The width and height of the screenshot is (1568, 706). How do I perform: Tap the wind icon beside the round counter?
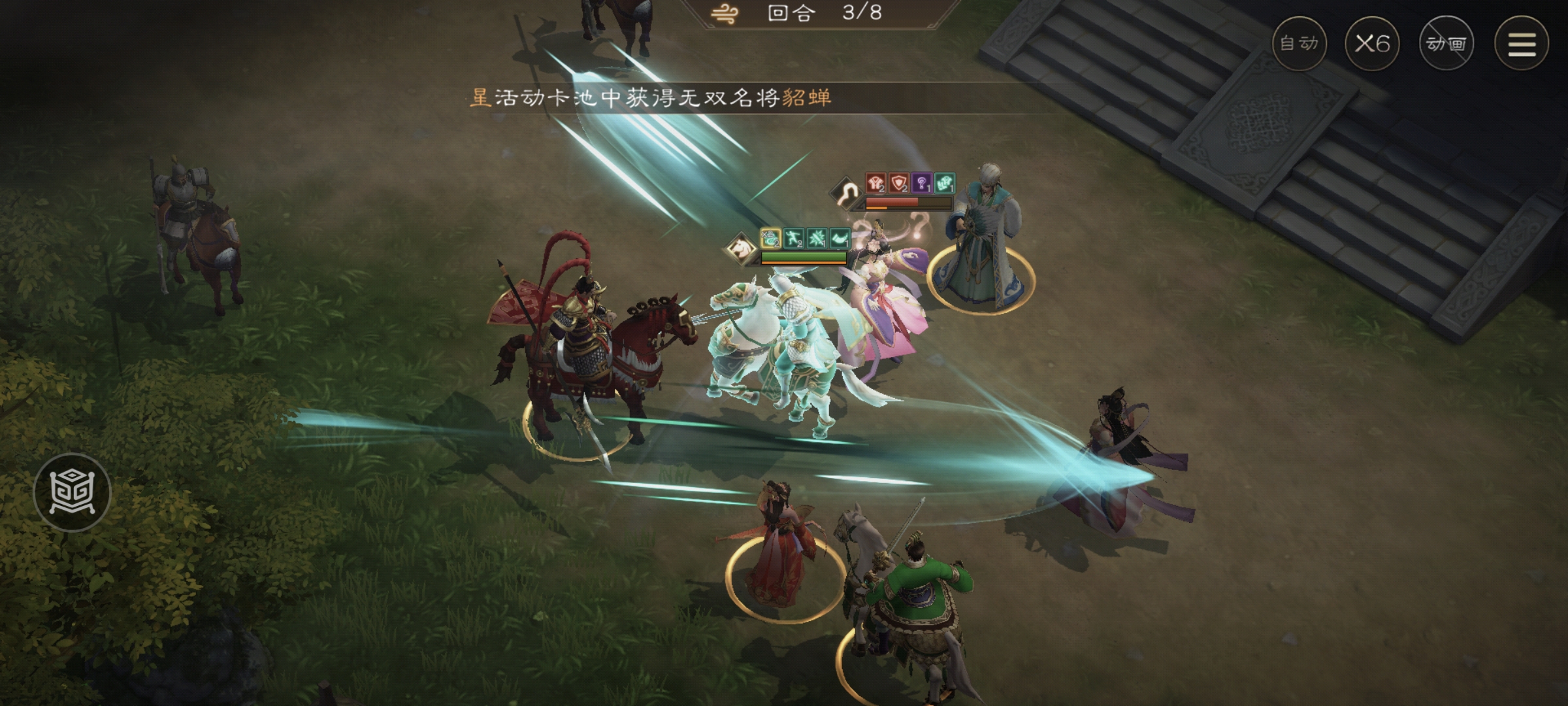725,14
